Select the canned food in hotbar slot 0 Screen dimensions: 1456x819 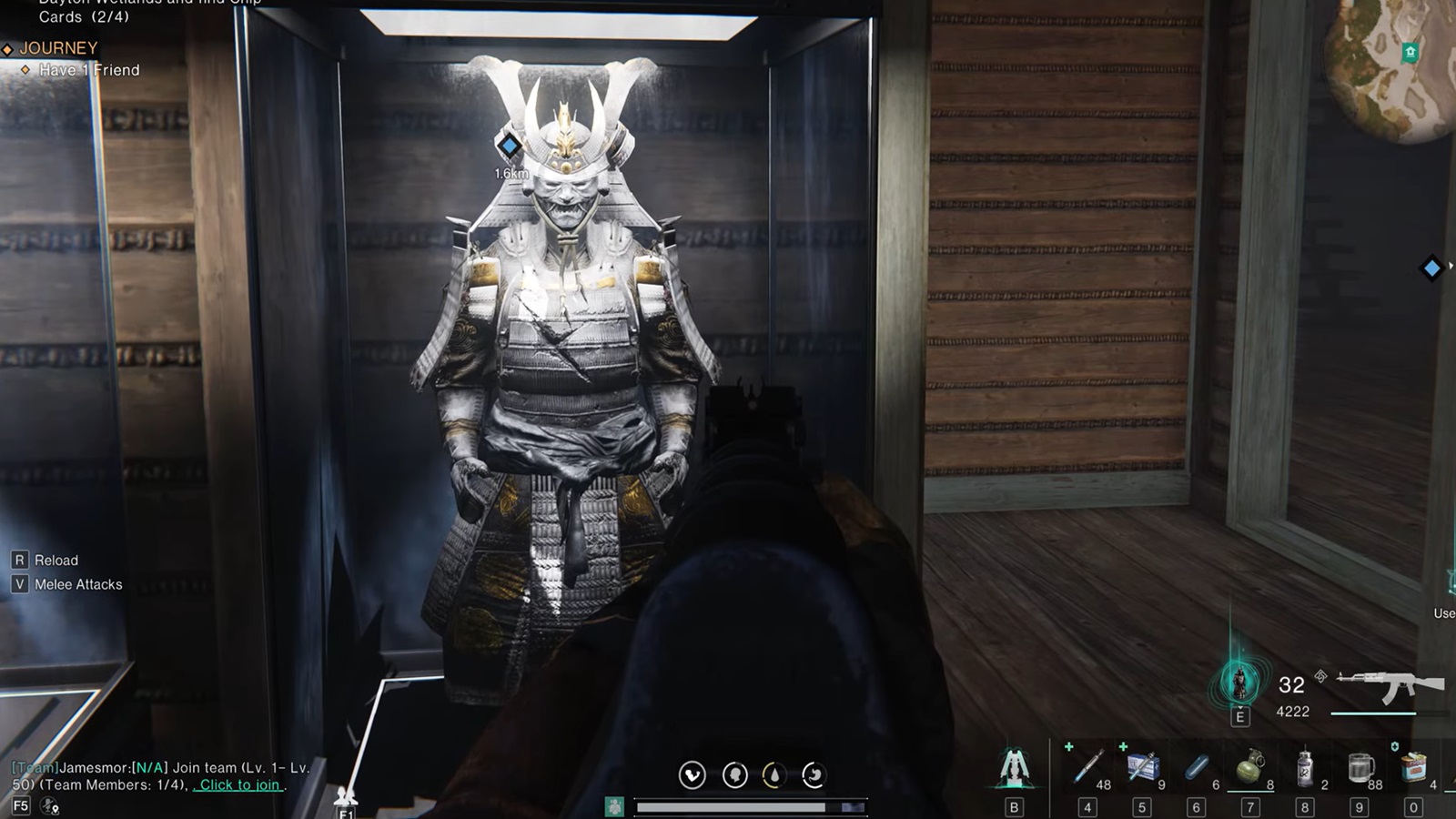pos(1413,767)
